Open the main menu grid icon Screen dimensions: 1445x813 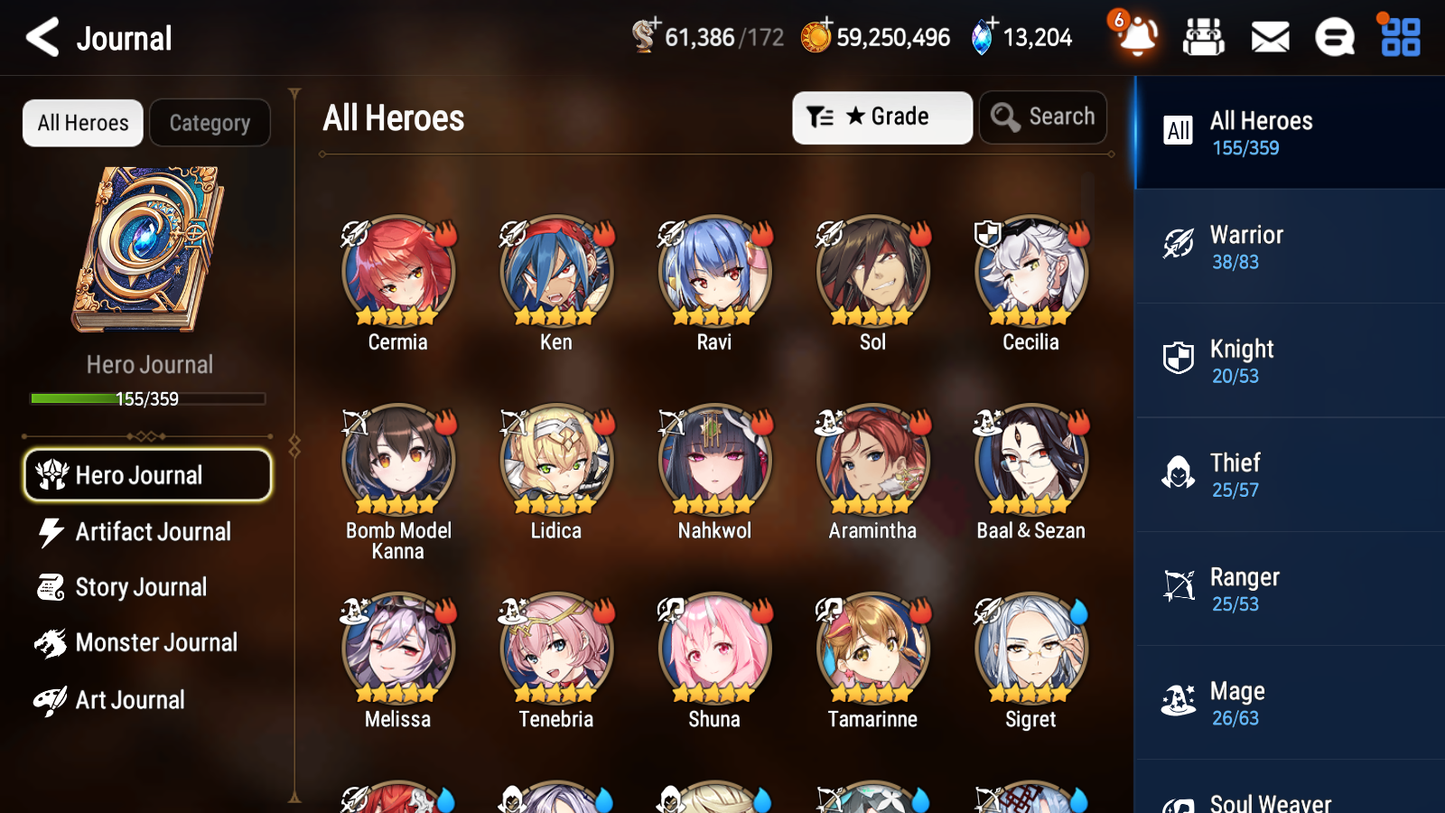coord(1398,36)
